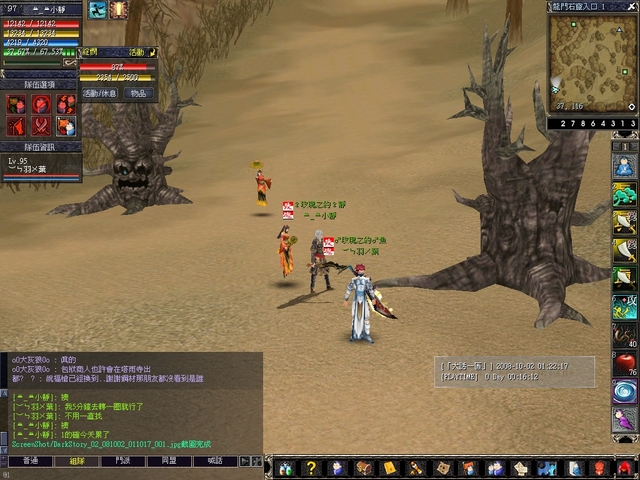Select the red flag party option icon
Viewport: 640px width, 480px height.
pyautogui.click(x=17, y=126)
